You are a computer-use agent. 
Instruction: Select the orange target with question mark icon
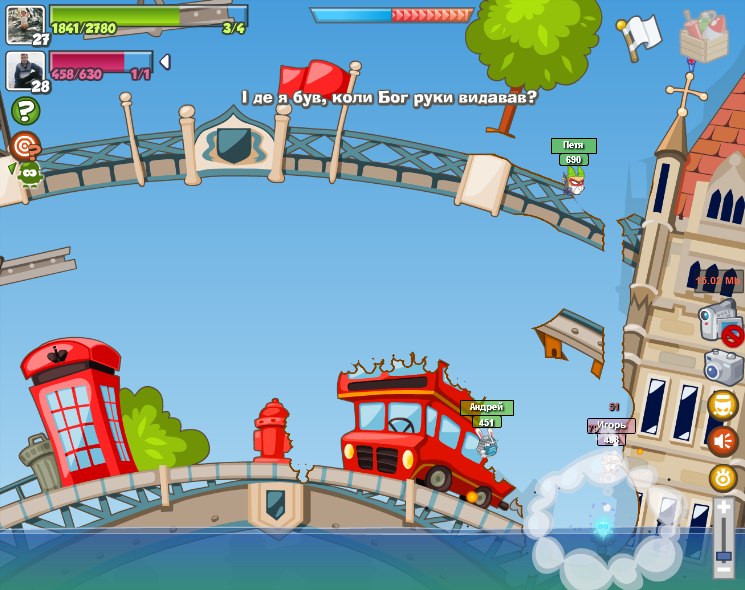[25, 146]
